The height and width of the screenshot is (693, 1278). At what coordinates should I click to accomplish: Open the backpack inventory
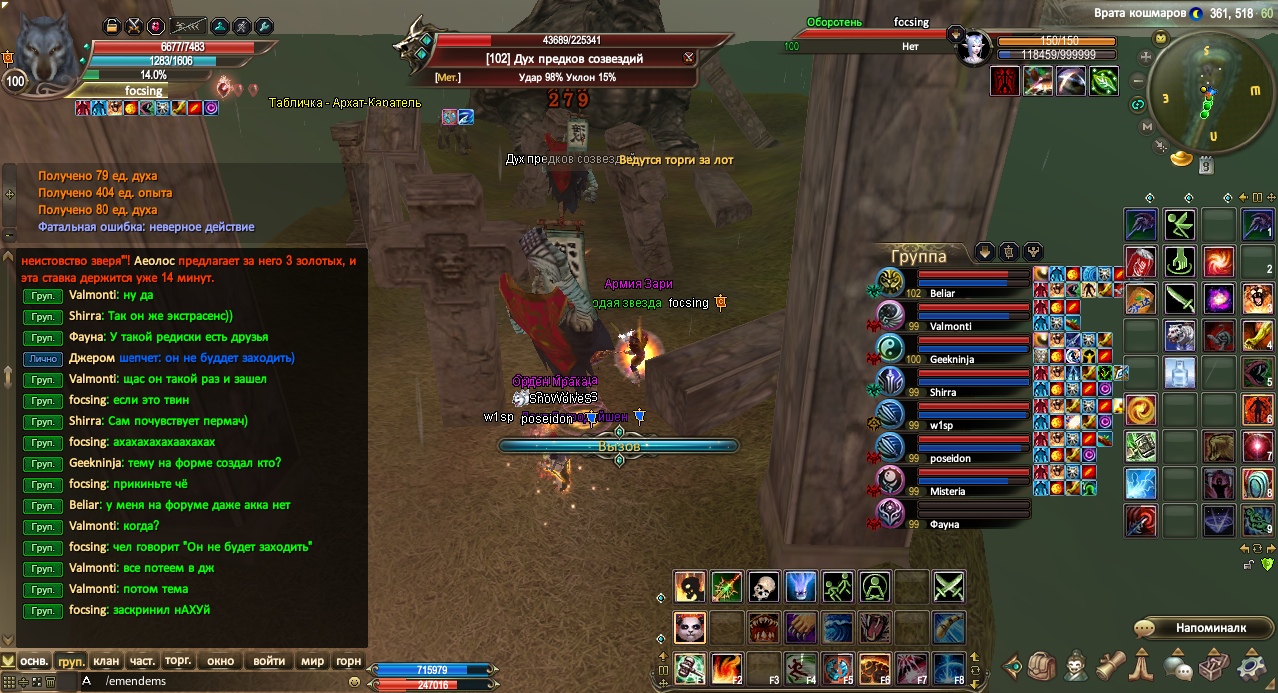[x=1043, y=666]
